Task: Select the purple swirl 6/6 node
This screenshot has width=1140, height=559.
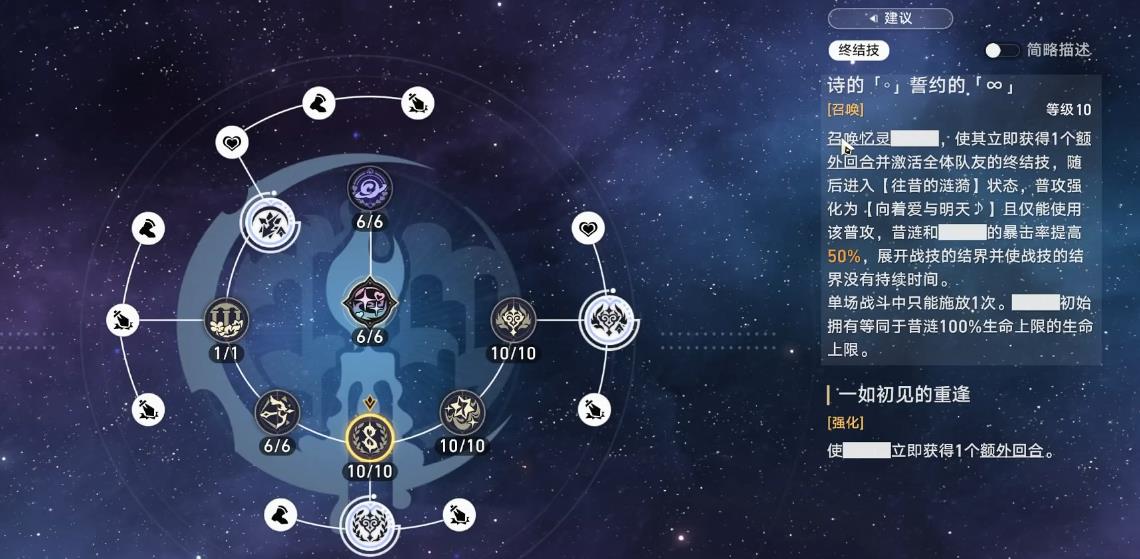Action: coord(370,188)
